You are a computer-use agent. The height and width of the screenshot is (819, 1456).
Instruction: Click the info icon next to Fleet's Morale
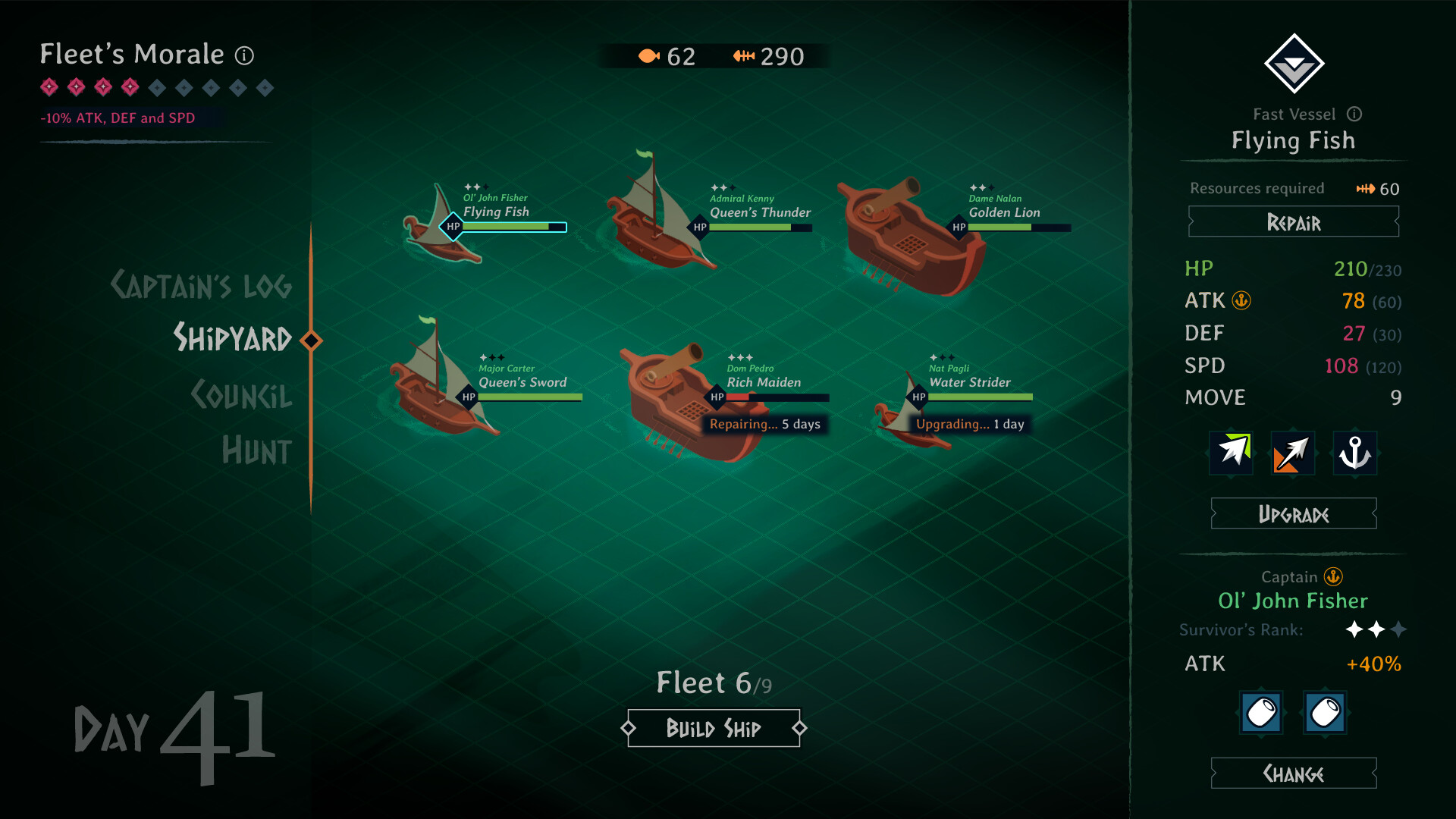tap(243, 55)
